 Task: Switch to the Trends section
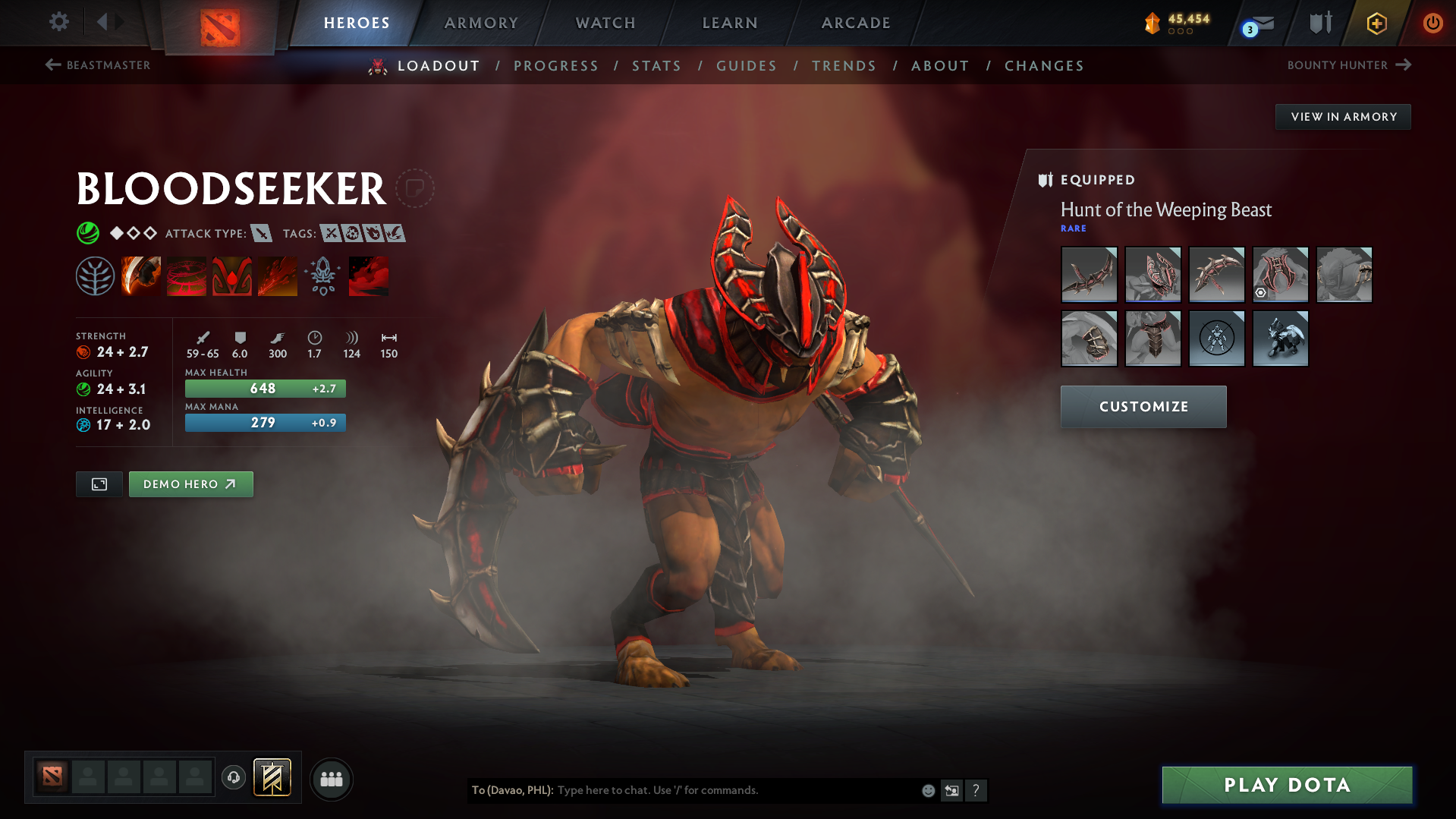coord(844,66)
